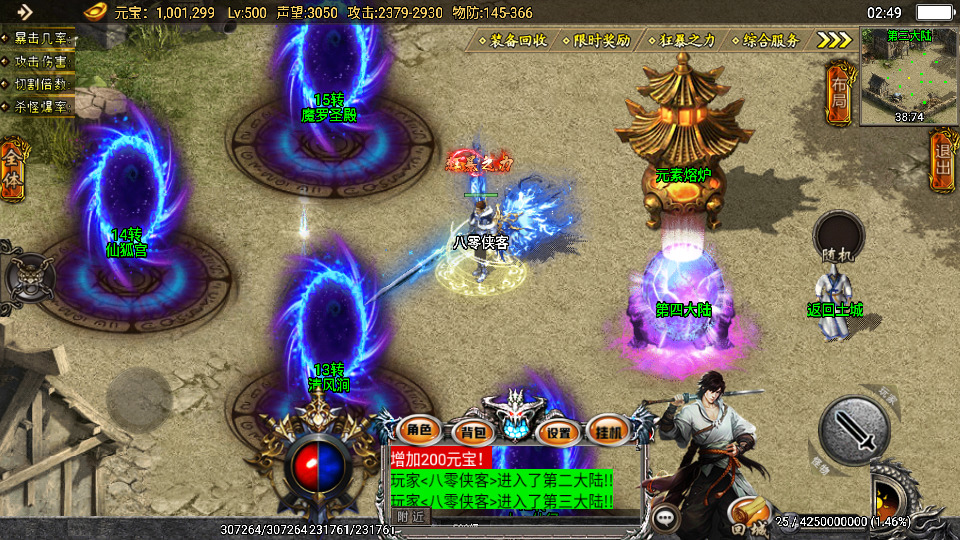Viewport: 960px width, 540px height.
Task: Open the chat speech bubble icon
Action: (x=664, y=519)
